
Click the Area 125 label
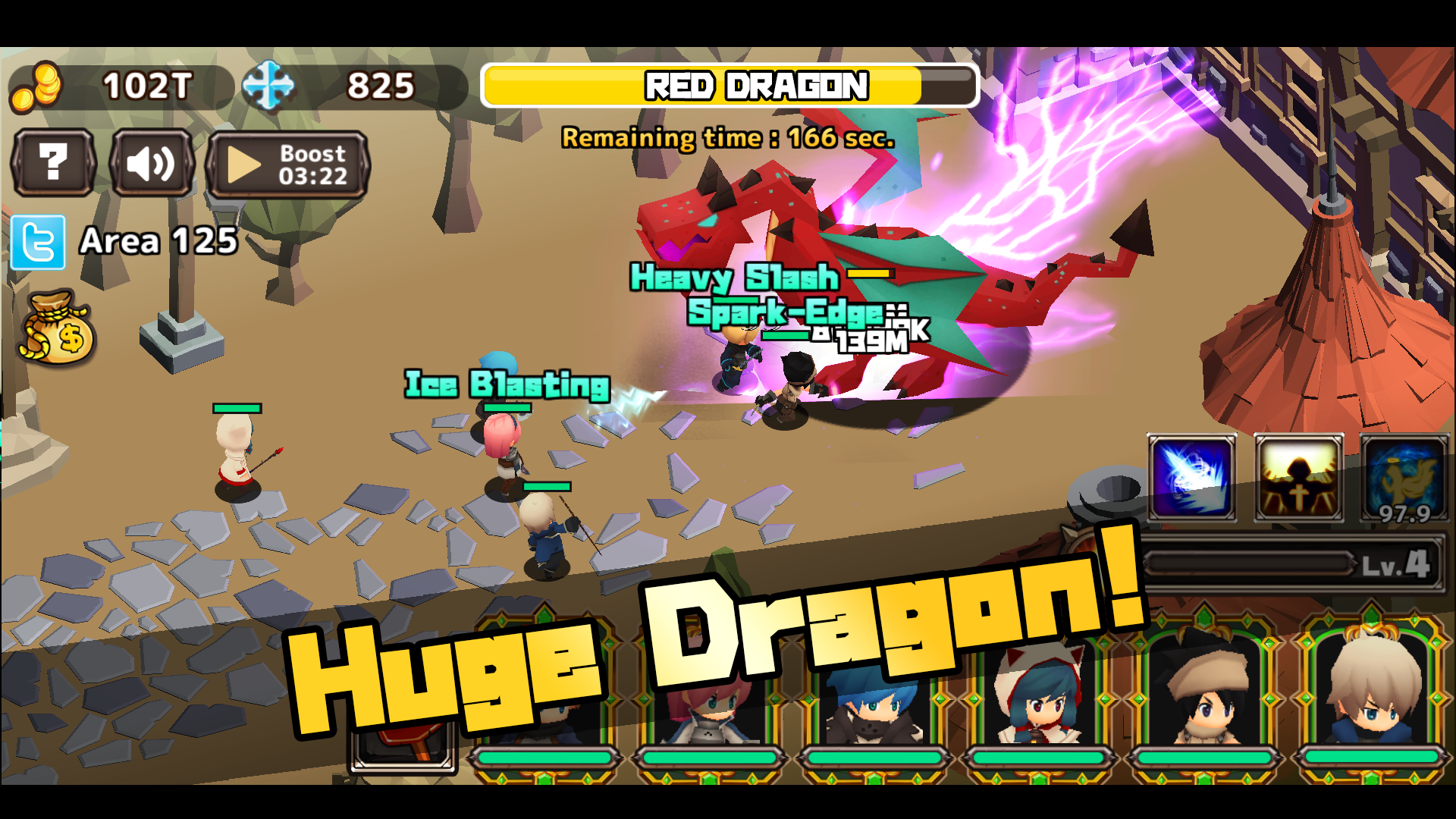click(158, 241)
